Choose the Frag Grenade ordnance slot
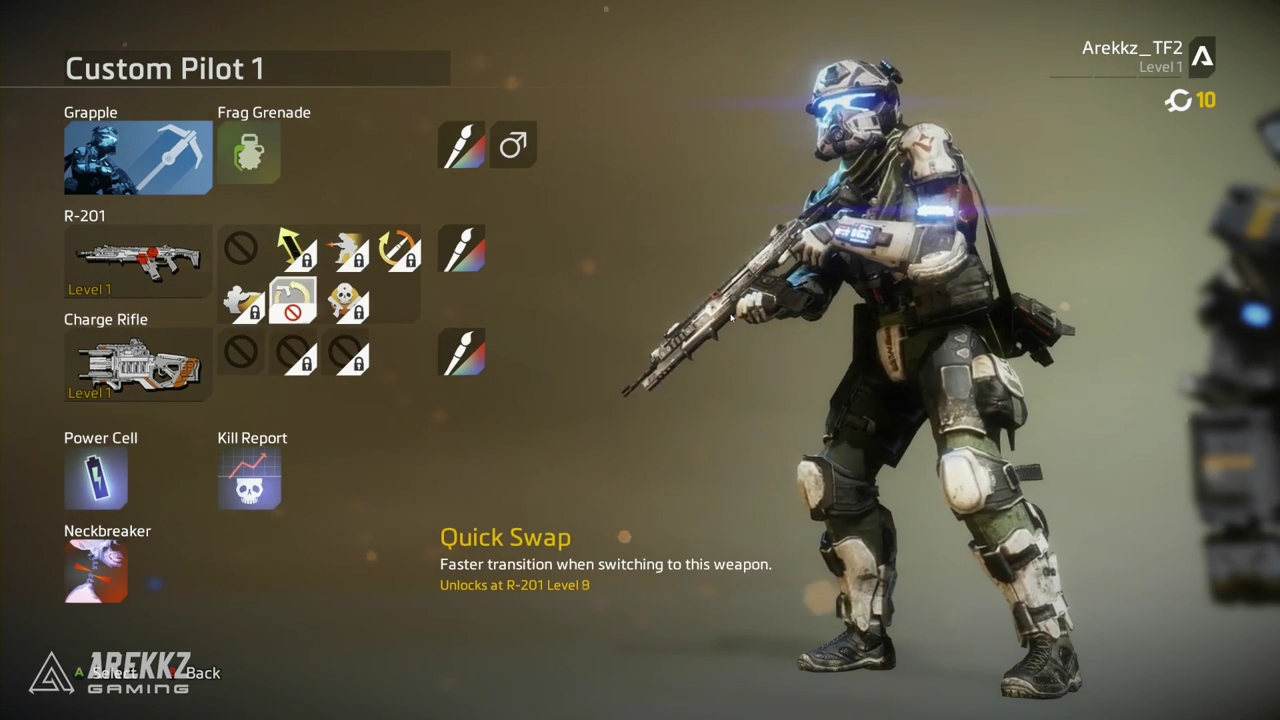 click(x=249, y=154)
